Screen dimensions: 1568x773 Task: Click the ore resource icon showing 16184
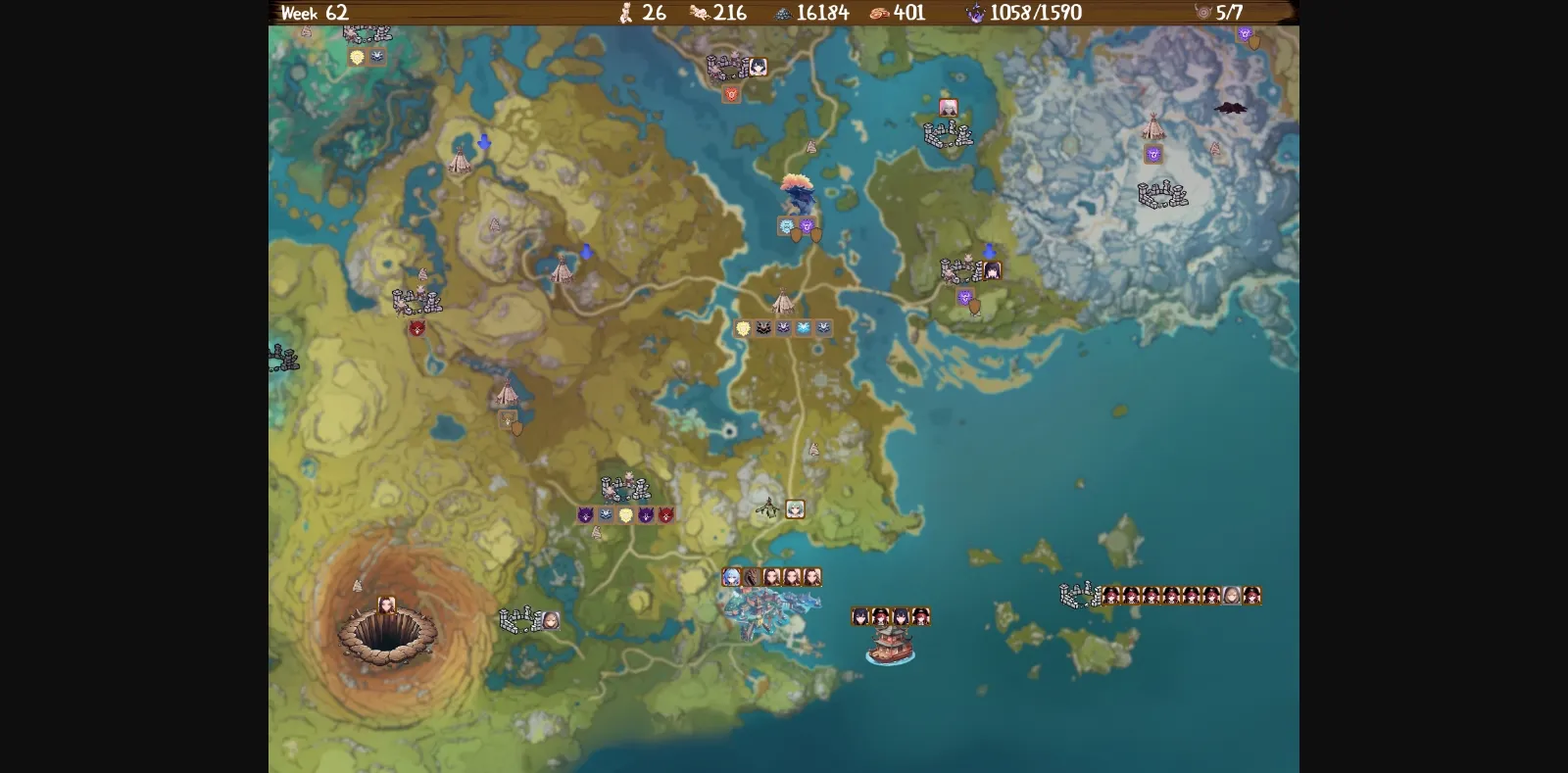(781, 14)
